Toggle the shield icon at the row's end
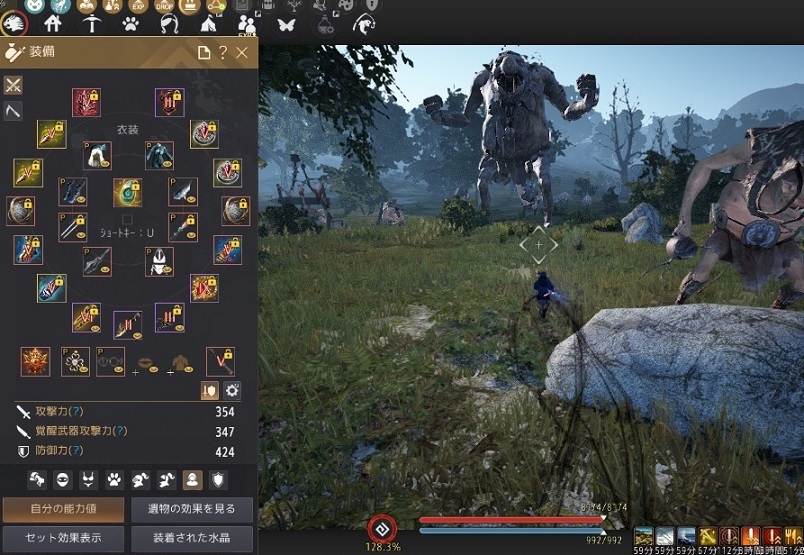 click(x=218, y=480)
